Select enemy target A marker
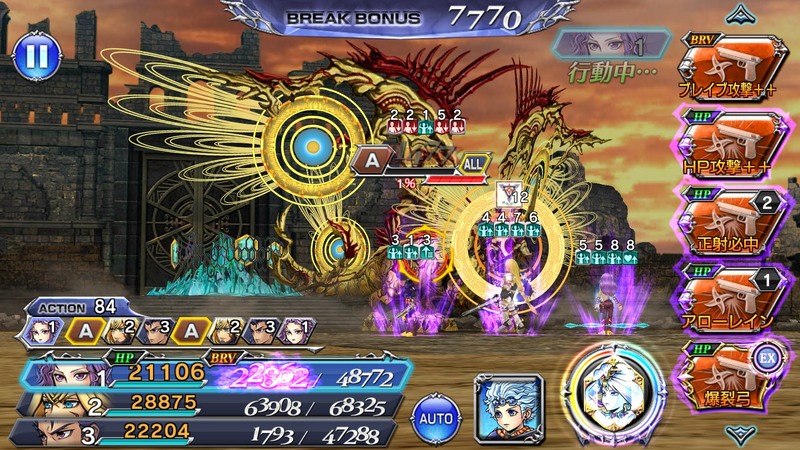The height and width of the screenshot is (450, 800). pyautogui.click(x=373, y=158)
